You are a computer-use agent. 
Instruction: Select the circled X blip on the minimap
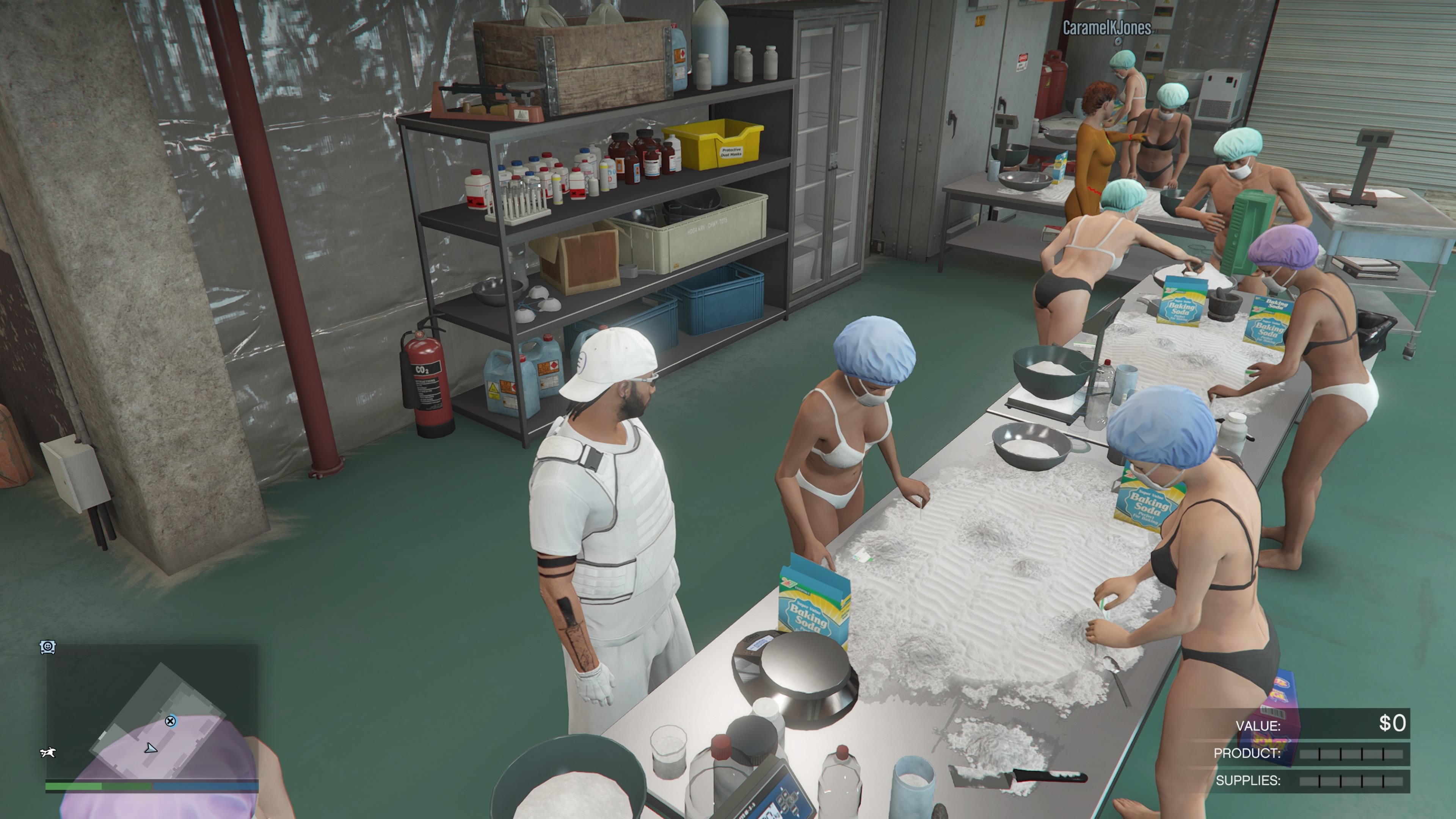click(x=170, y=721)
